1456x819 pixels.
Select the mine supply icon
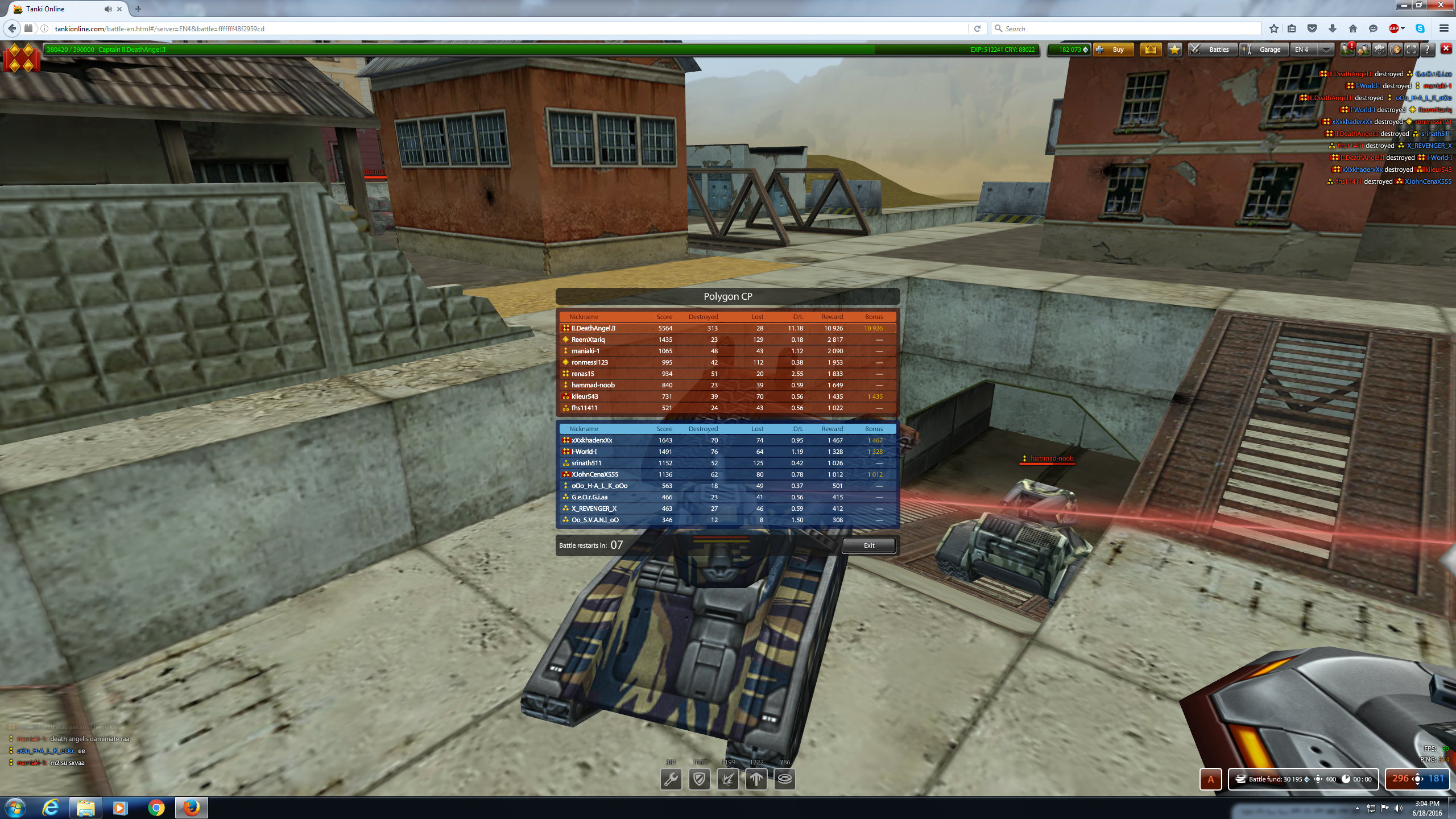tap(785, 779)
